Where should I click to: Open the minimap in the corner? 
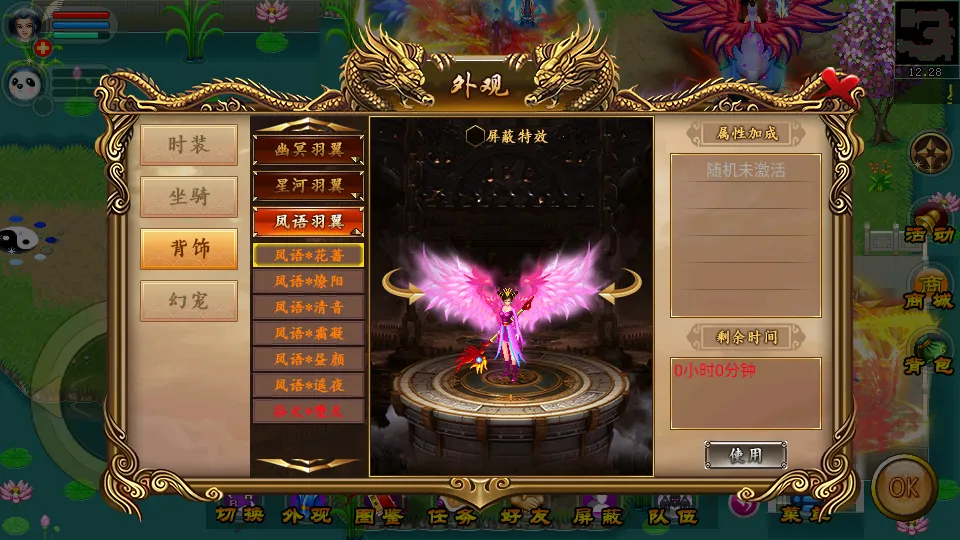point(926,38)
